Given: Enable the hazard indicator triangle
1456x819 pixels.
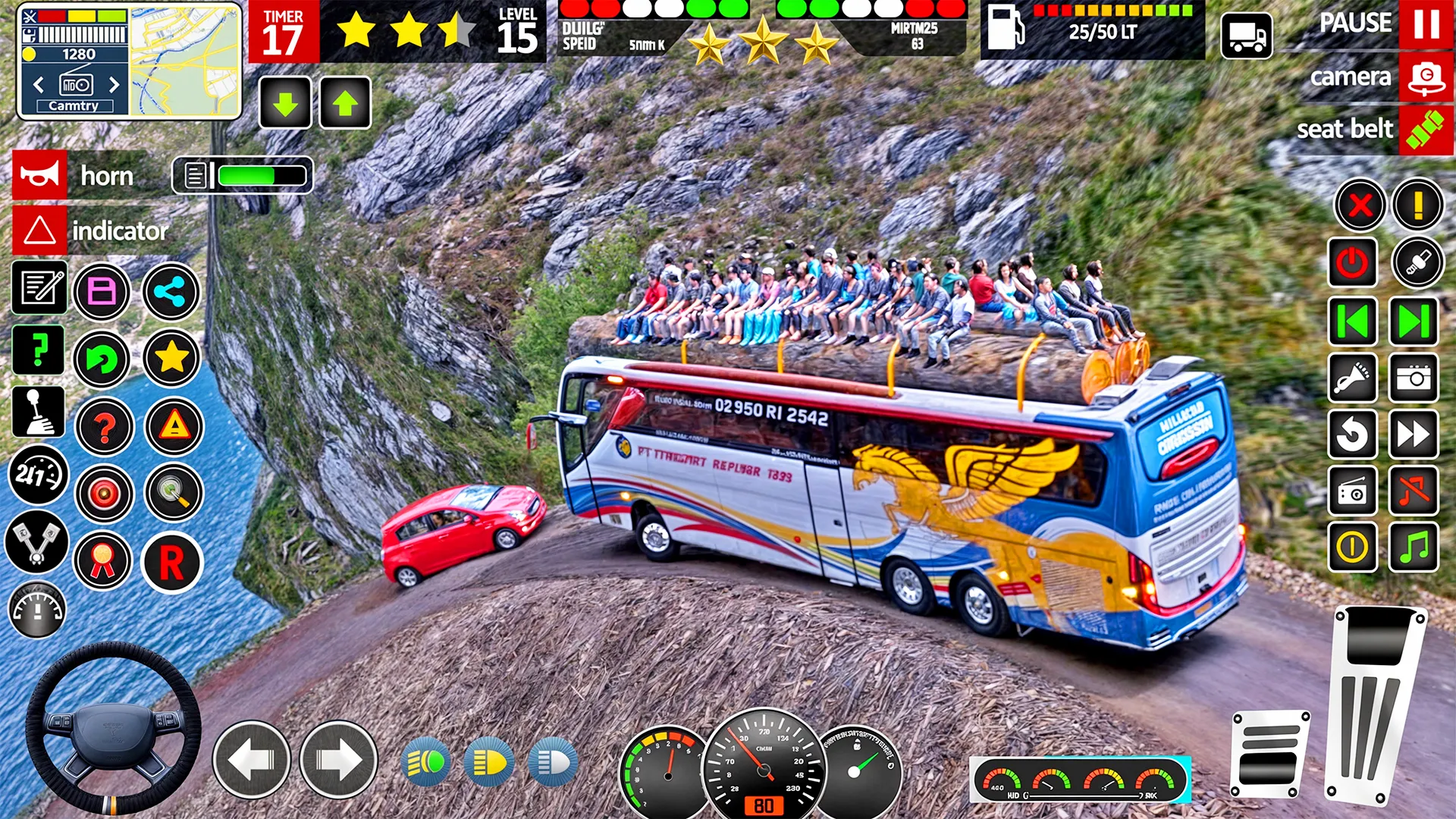Looking at the screenshot, I should [x=172, y=425].
